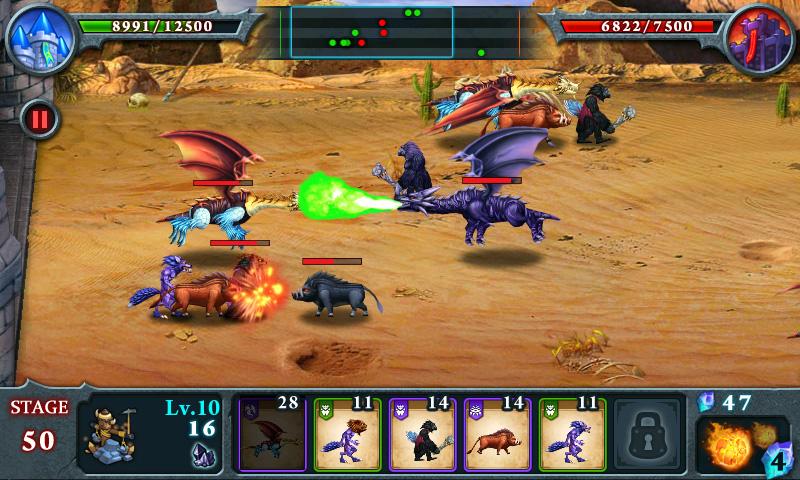Upgrade the Lv.10 miner for 16 crystals
Viewport: 800px width, 480px height.
(x=150, y=434)
